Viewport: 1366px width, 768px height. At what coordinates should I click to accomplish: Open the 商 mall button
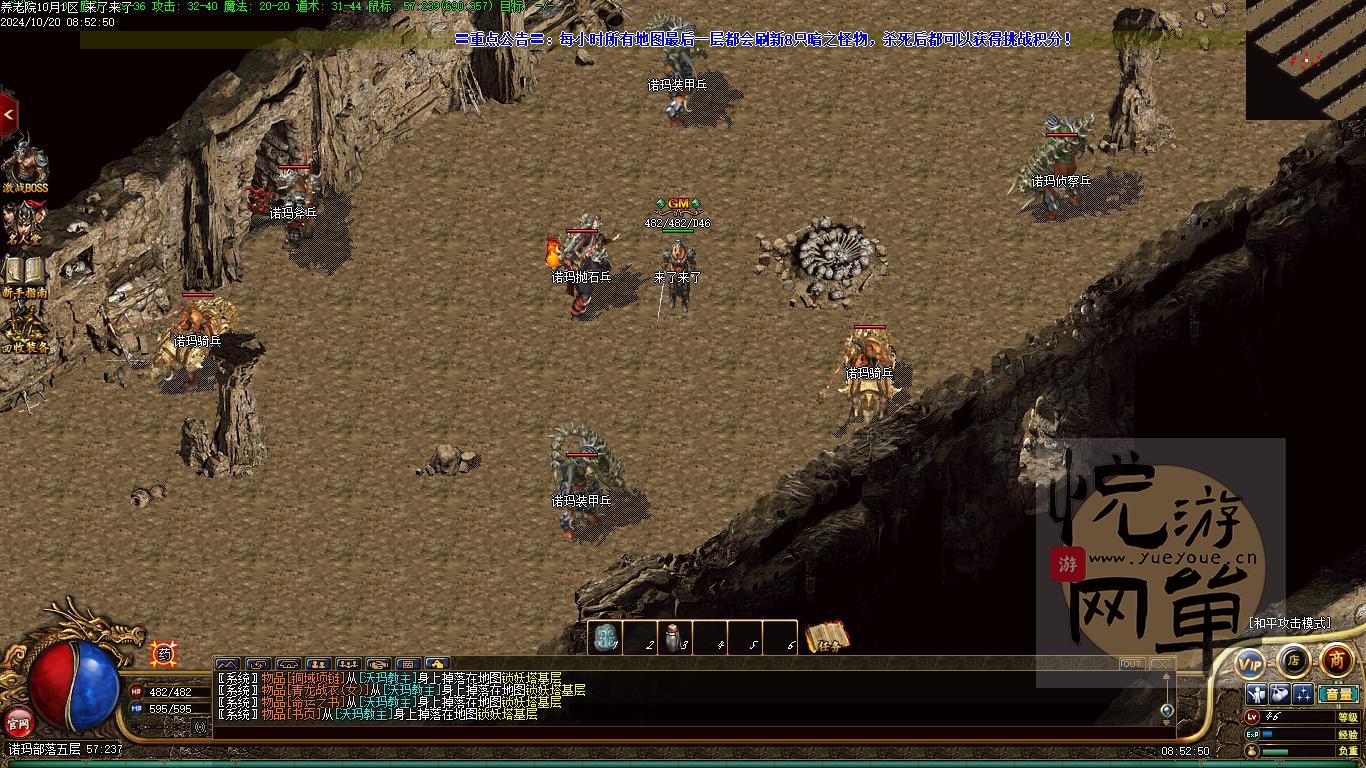pos(1337,660)
